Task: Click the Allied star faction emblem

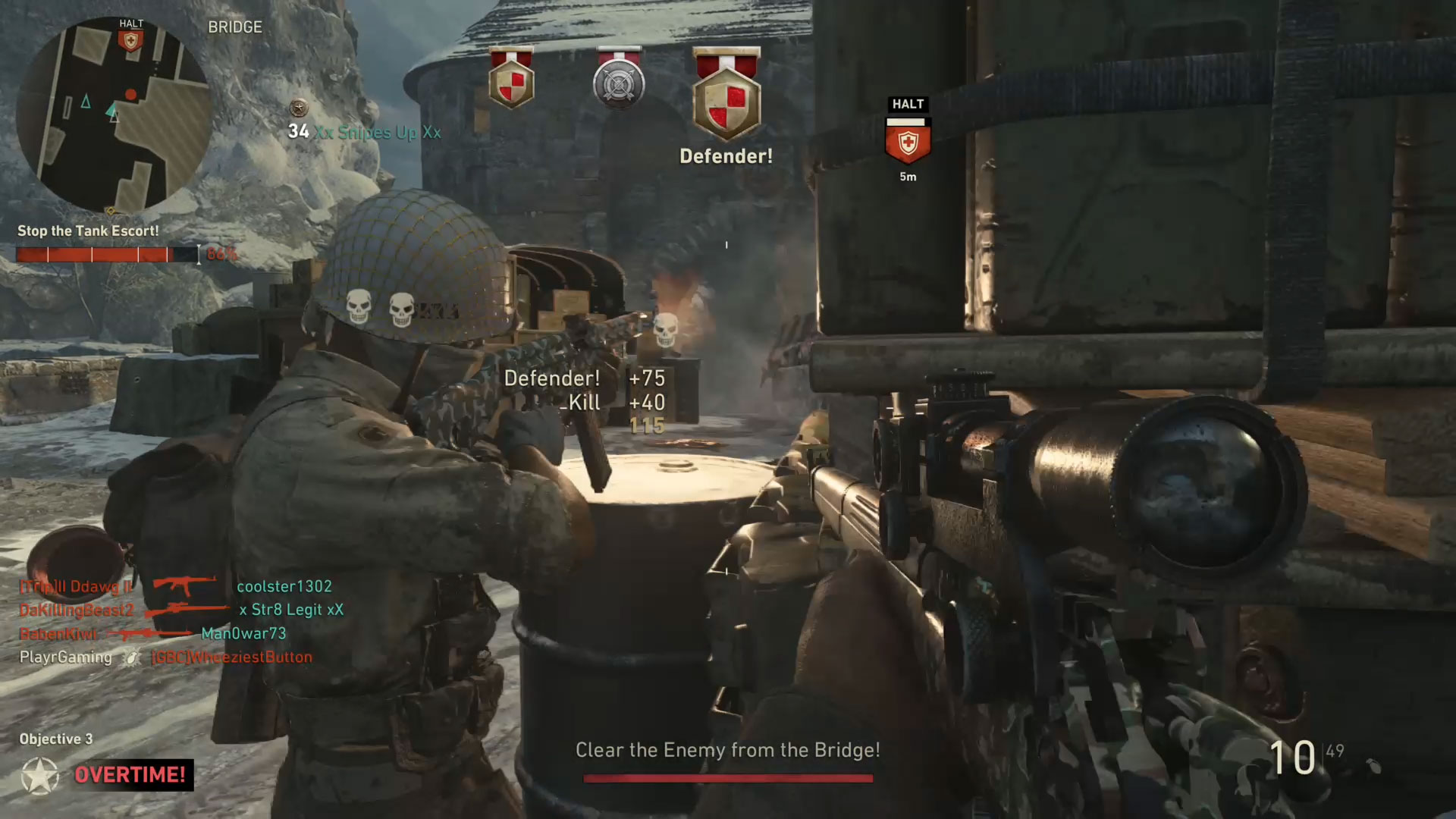Action: pos(40,775)
